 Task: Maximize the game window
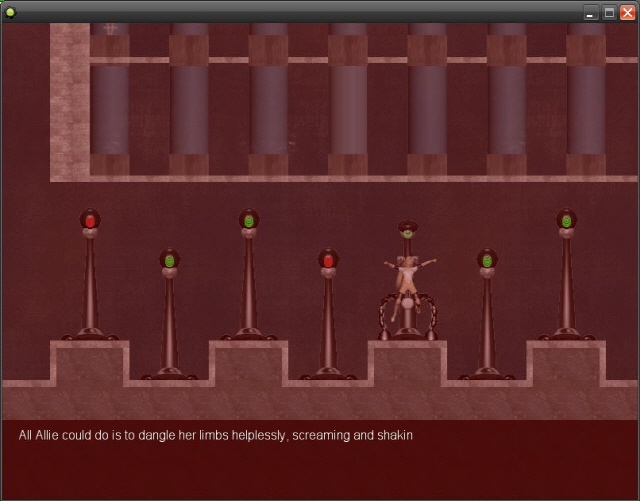click(609, 12)
